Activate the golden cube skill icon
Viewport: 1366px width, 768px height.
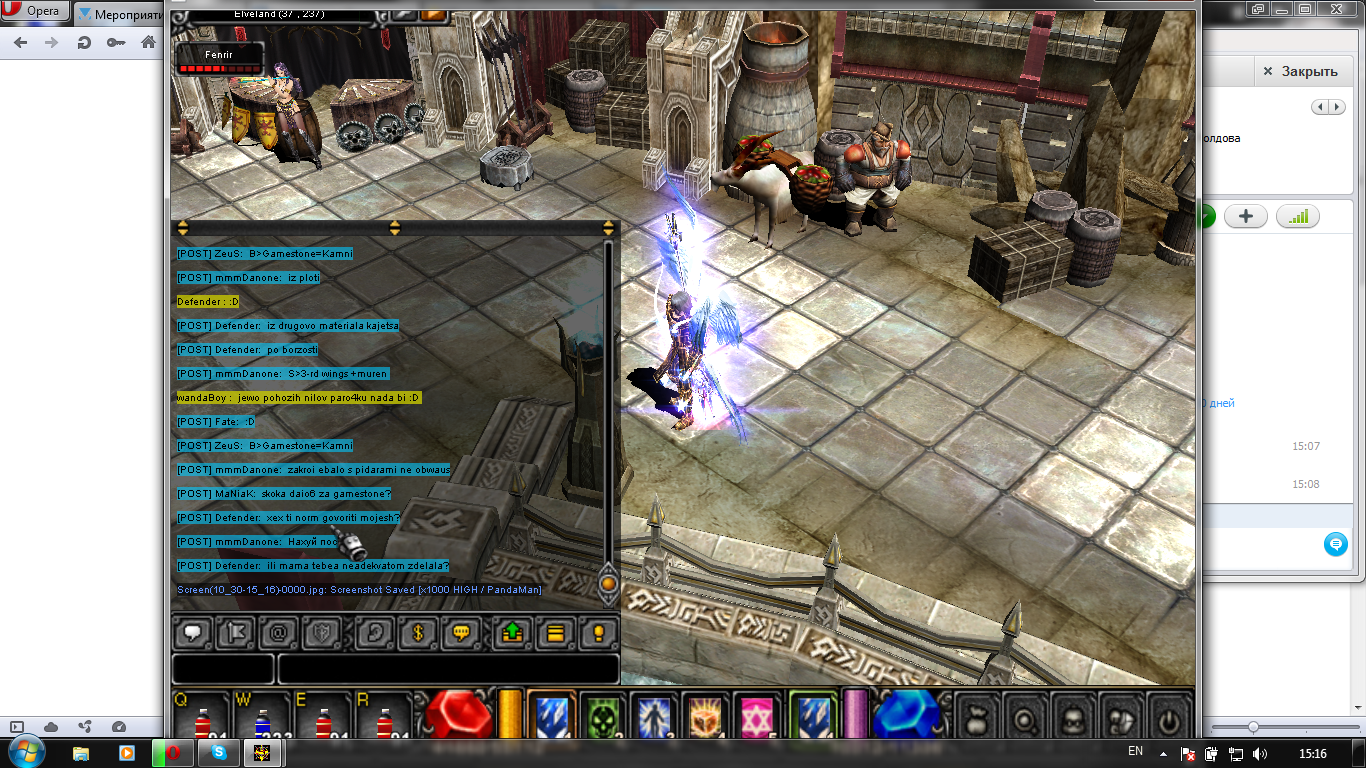coord(707,717)
